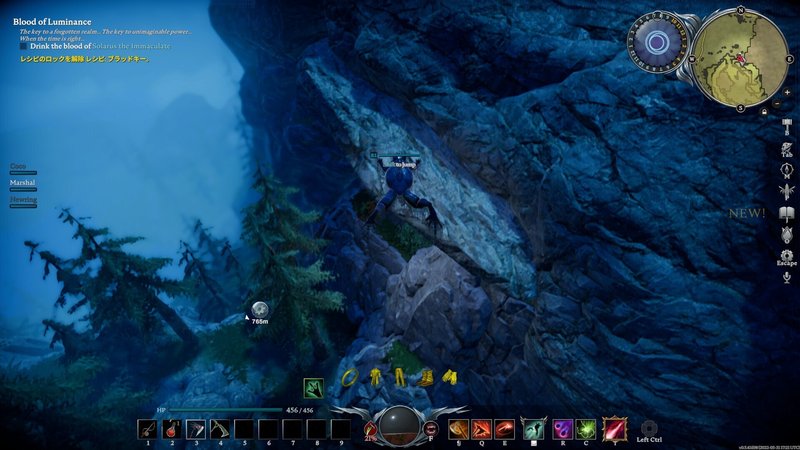Click the day-night cycle clock dial
The width and height of the screenshot is (800, 450).
(x=656, y=43)
